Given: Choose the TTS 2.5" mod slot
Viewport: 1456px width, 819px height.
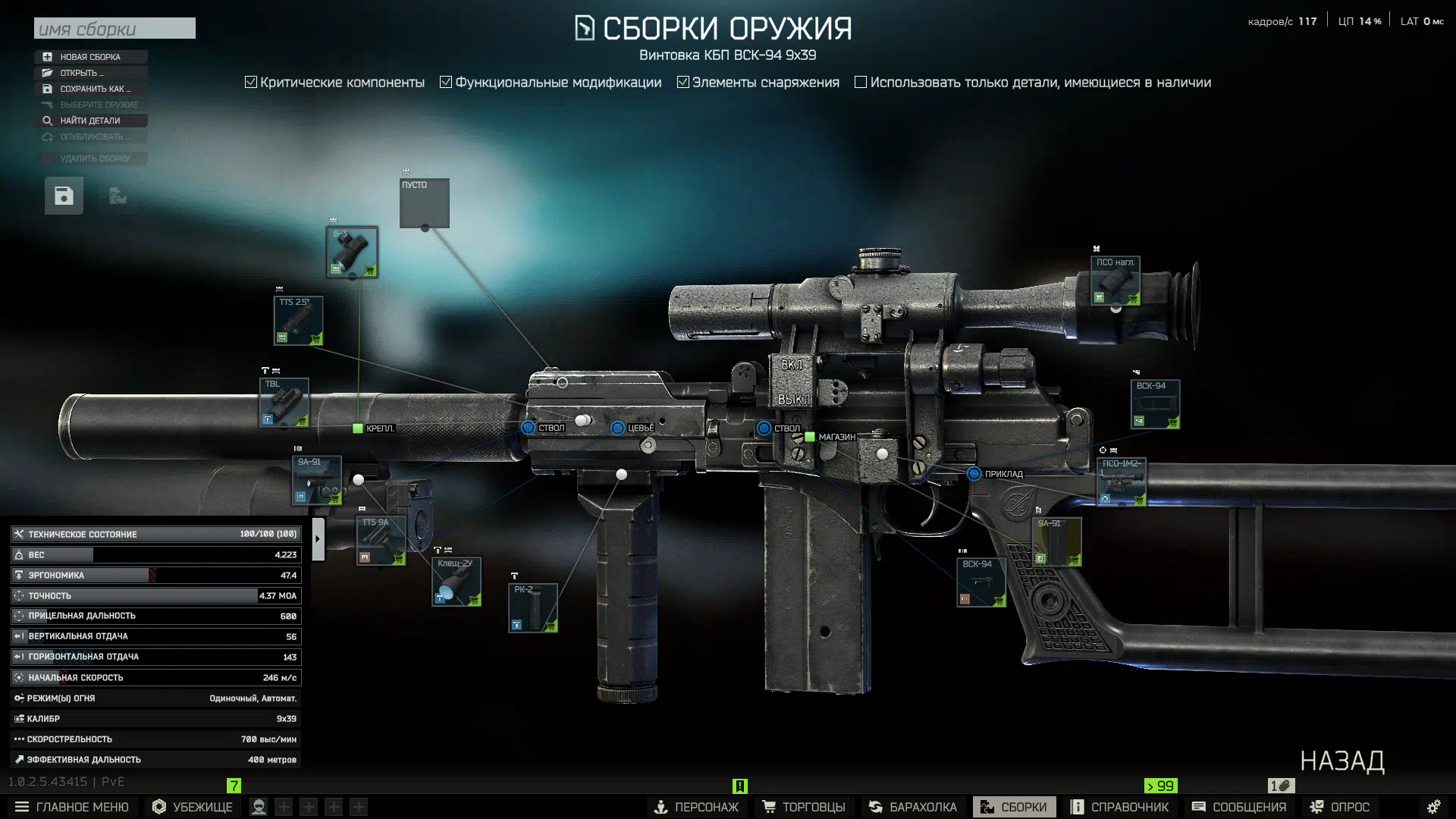Looking at the screenshot, I should click(x=298, y=320).
